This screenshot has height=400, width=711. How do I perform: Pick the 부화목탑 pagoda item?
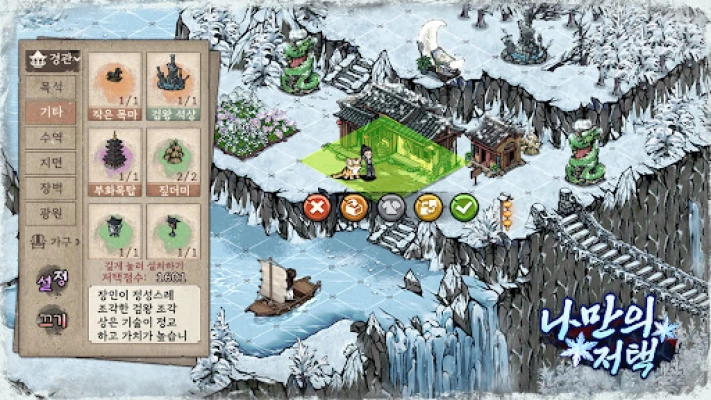[x=114, y=160]
